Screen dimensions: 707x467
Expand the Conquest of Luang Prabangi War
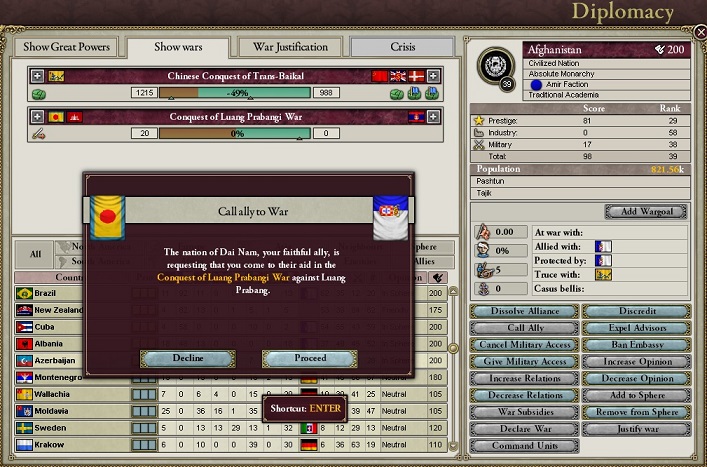pos(37,116)
